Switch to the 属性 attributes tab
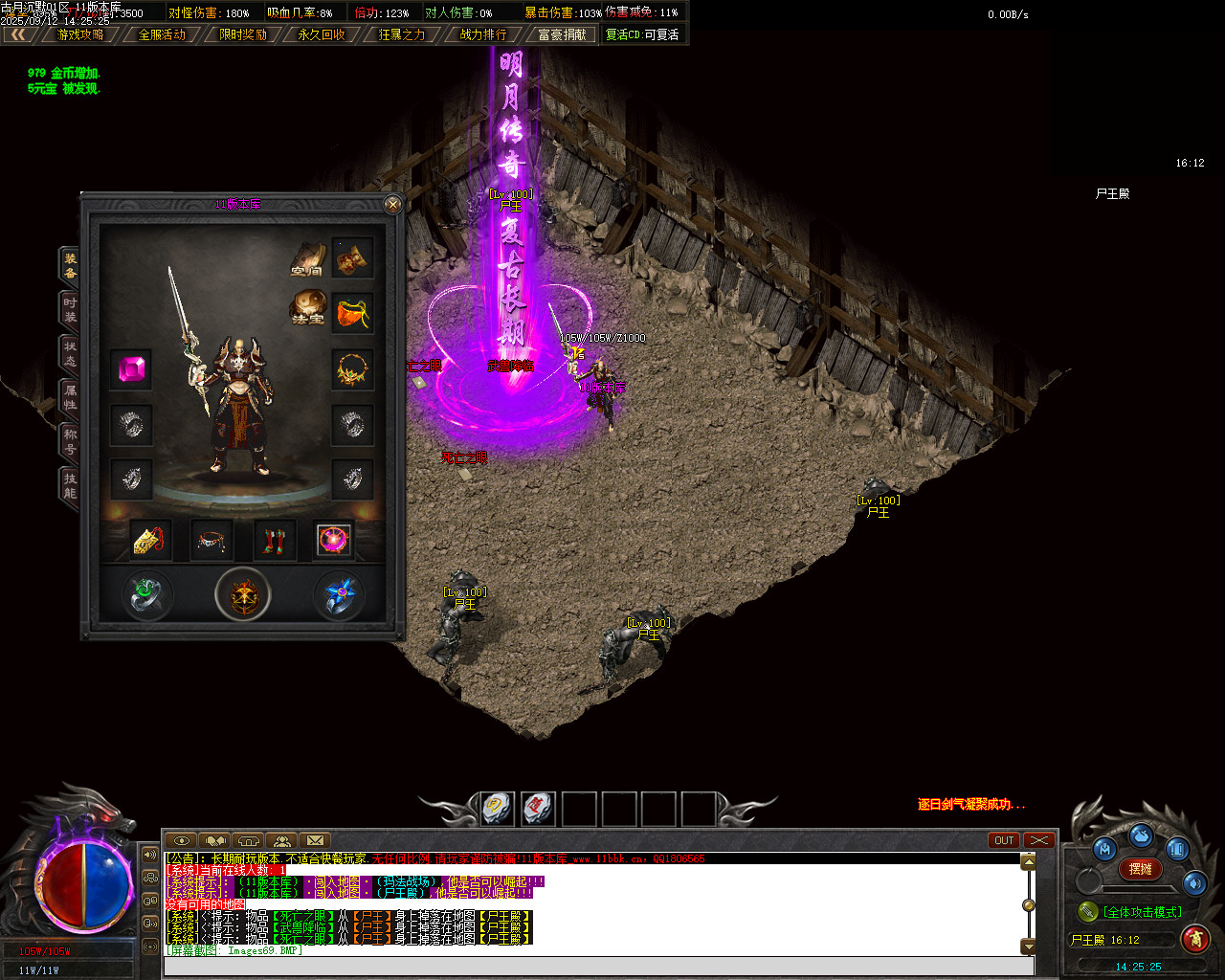The height and width of the screenshot is (980, 1225). (x=70, y=397)
